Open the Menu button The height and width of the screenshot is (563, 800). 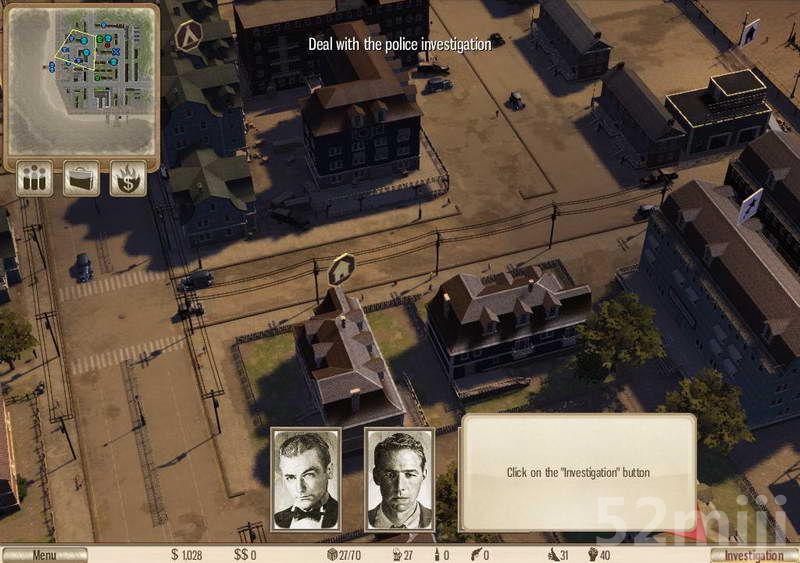click(x=44, y=555)
